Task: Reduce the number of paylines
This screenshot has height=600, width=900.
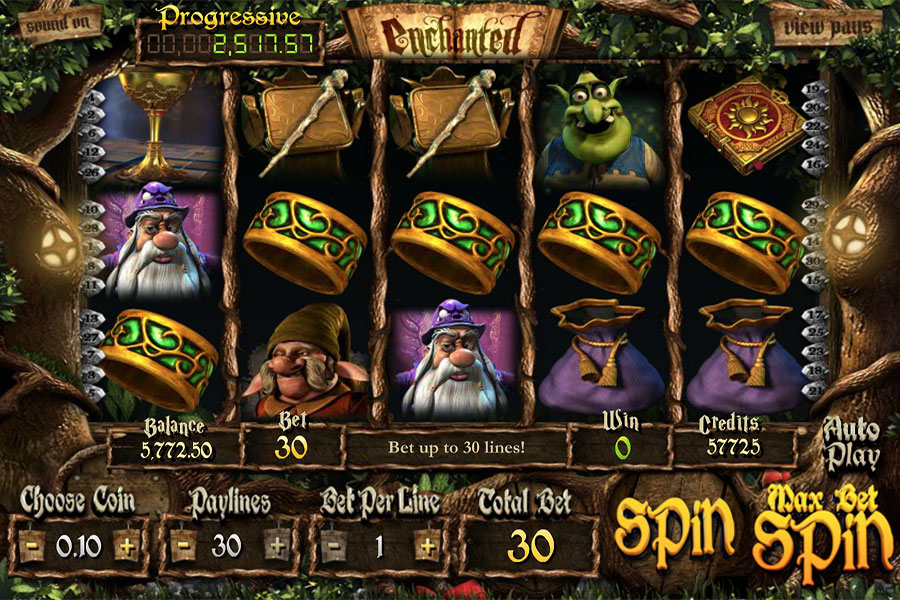Action: [183, 546]
